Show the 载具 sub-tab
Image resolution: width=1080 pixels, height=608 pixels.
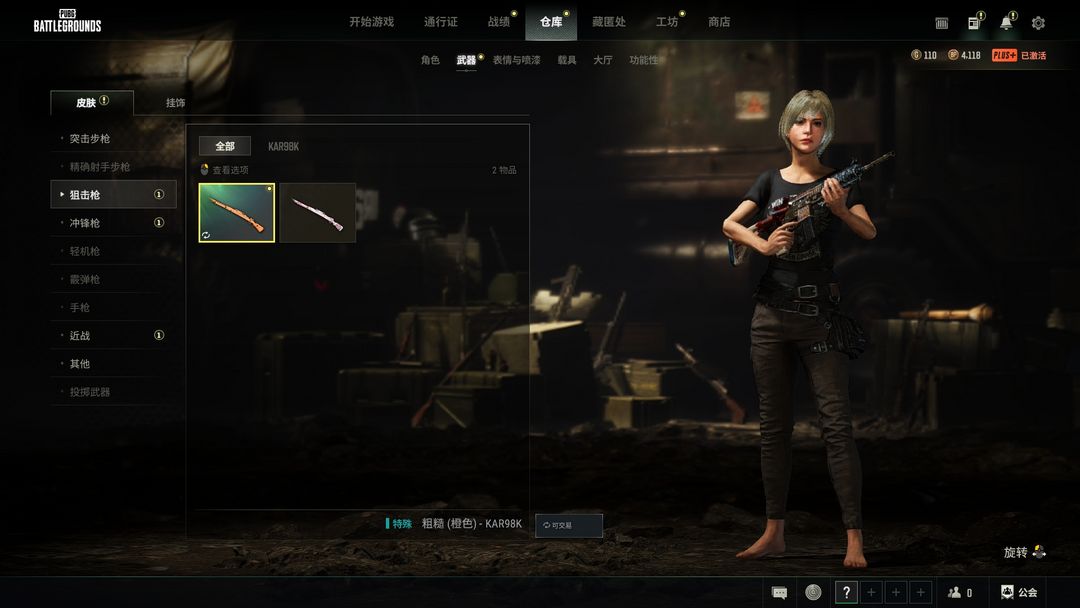click(x=567, y=60)
